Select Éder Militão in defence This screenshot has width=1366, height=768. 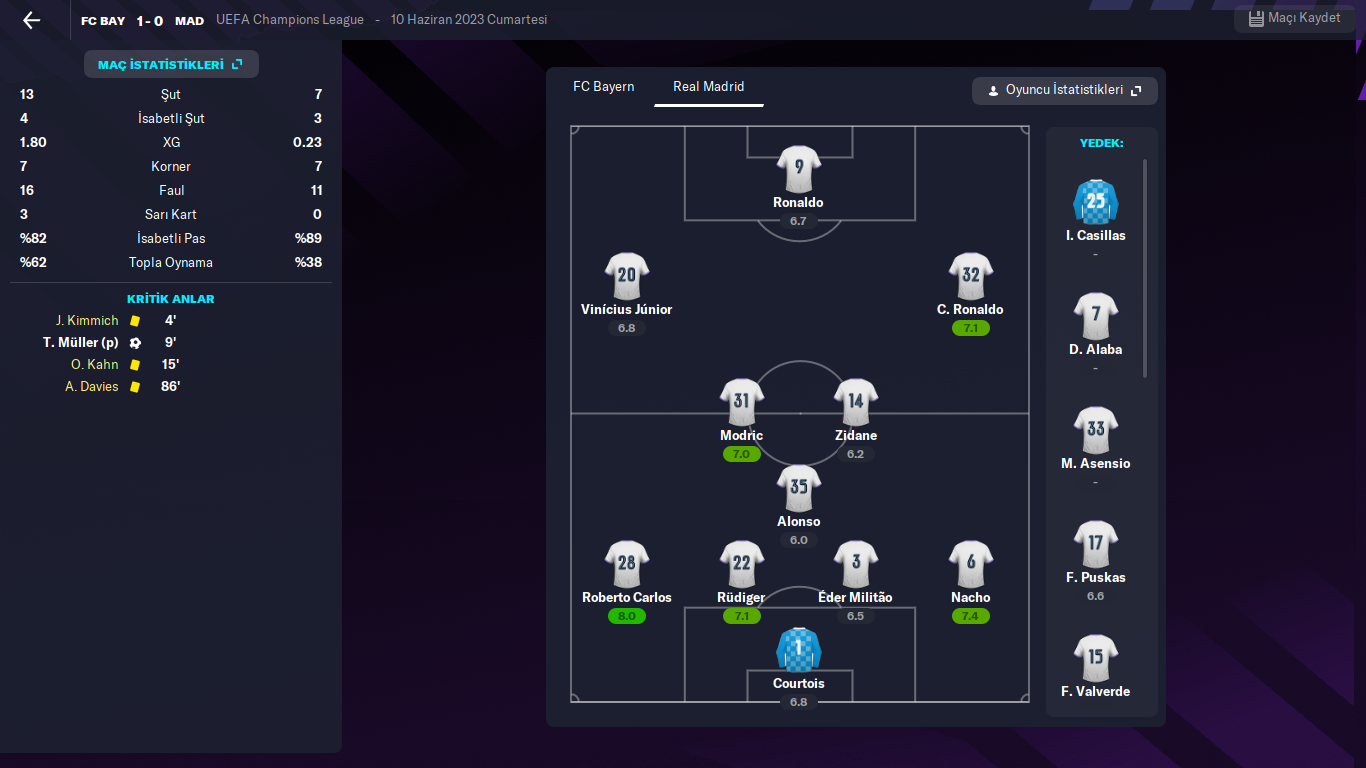pyautogui.click(x=855, y=565)
